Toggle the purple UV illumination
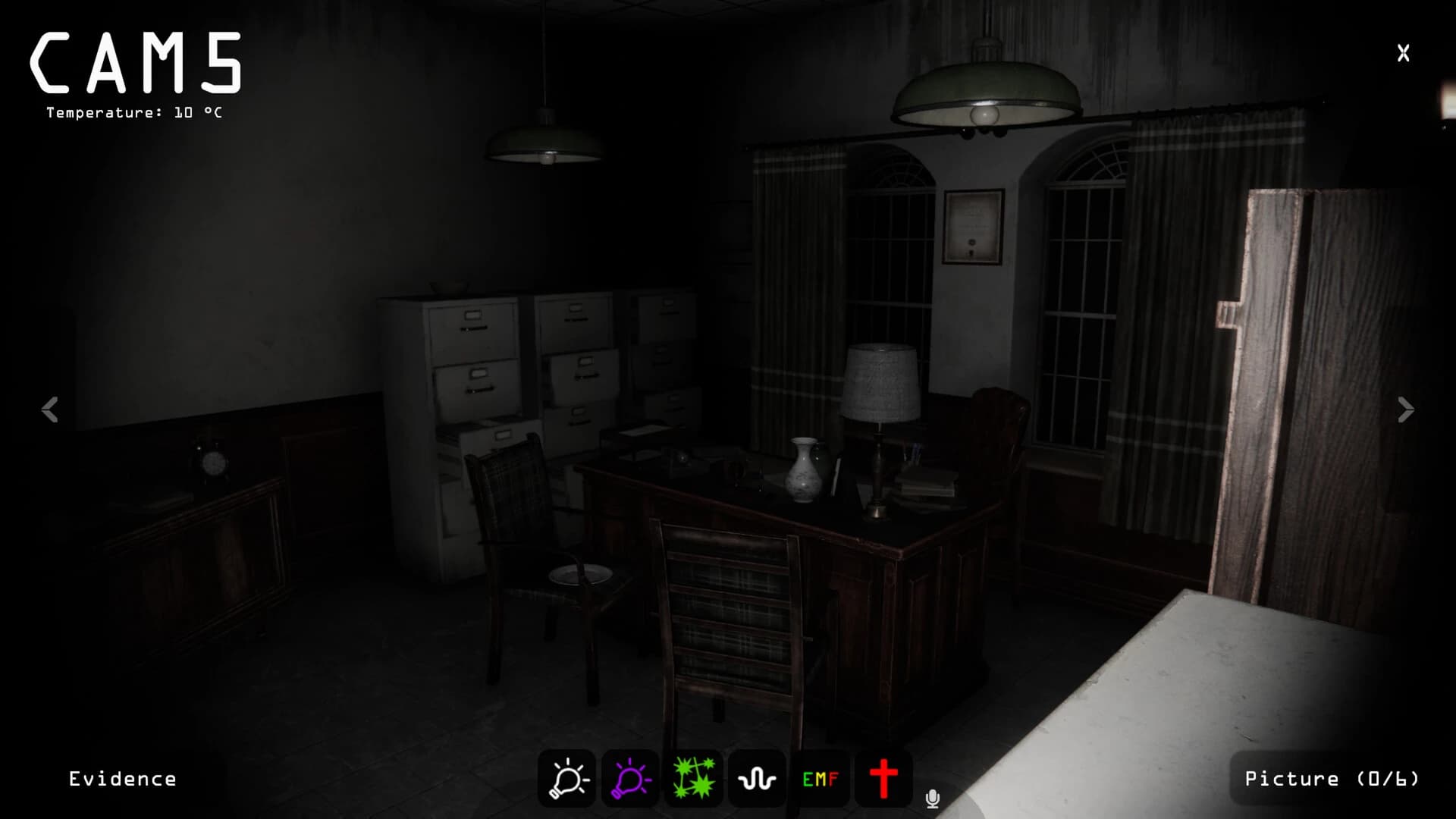The height and width of the screenshot is (819, 1456). coord(629,778)
